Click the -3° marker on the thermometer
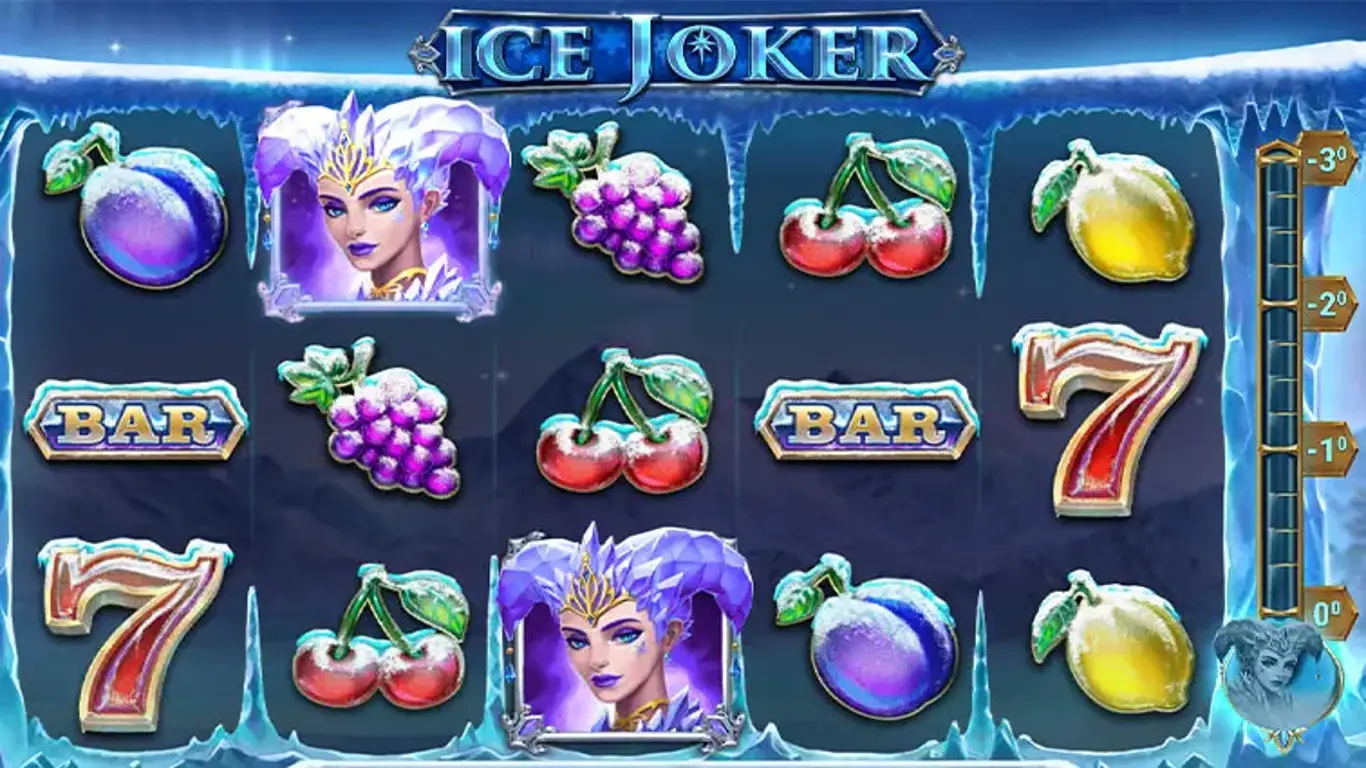Screen dimensions: 1366x768 [1326, 155]
